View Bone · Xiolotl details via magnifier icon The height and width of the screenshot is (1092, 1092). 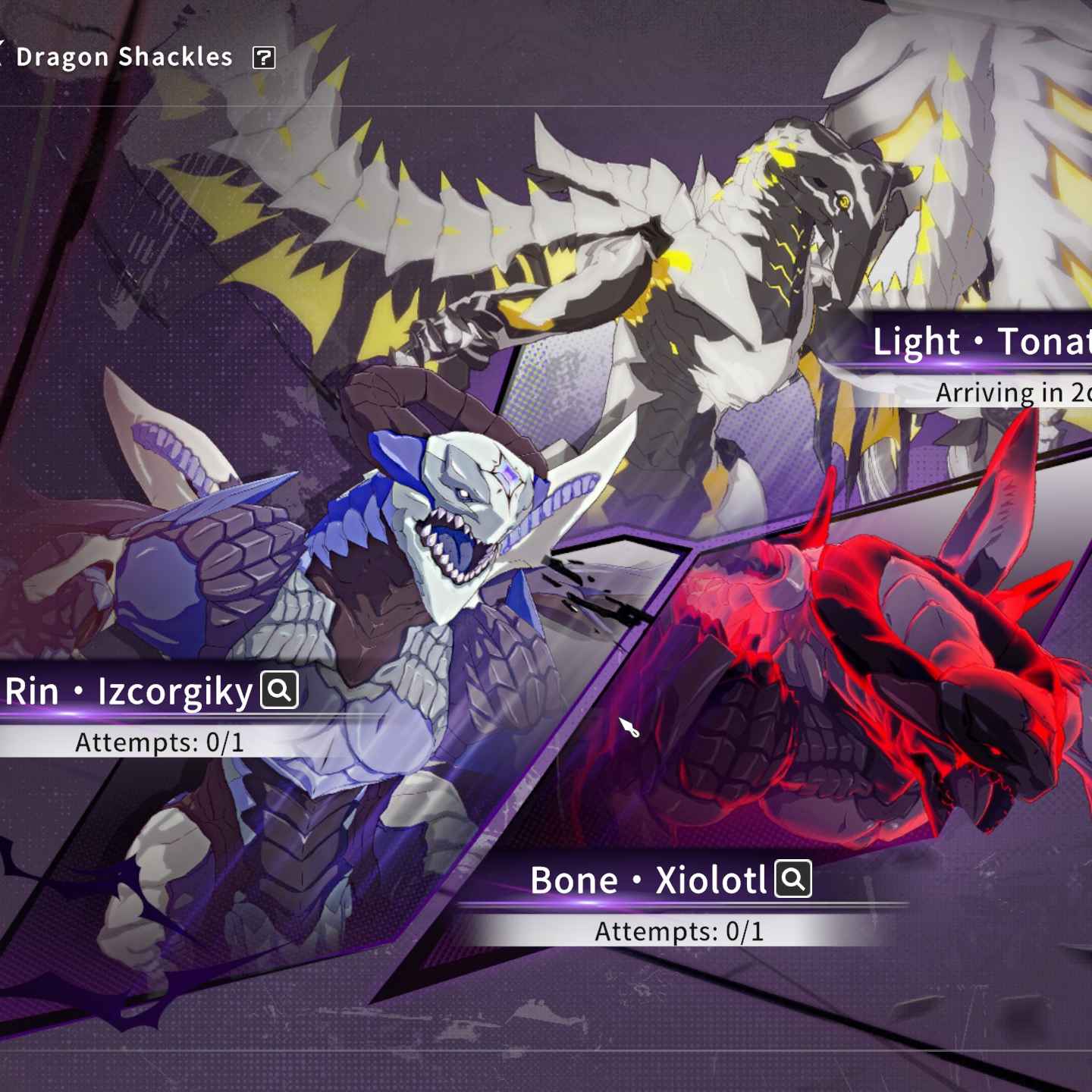(x=793, y=879)
